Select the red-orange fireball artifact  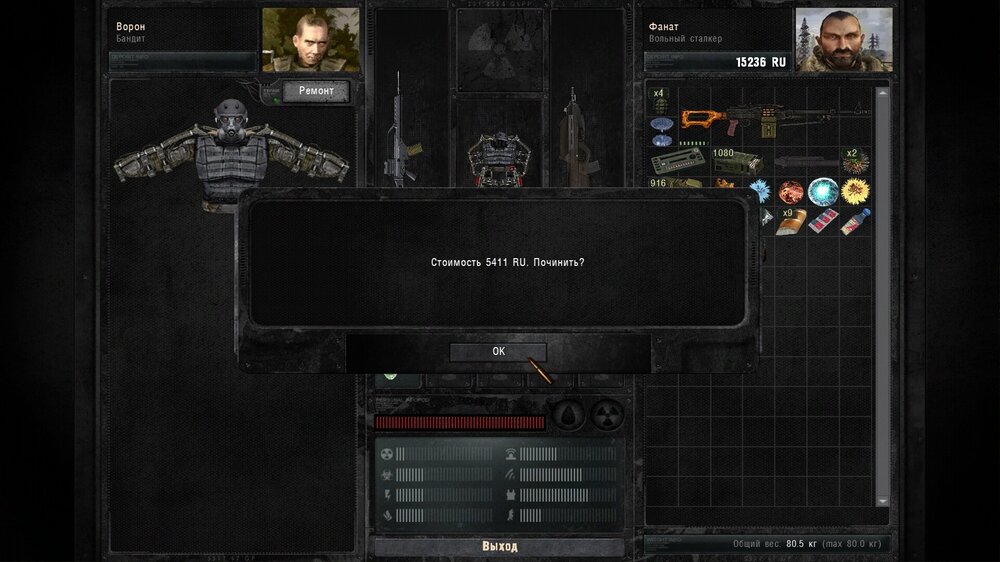pyautogui.click(x=791, y=190)
